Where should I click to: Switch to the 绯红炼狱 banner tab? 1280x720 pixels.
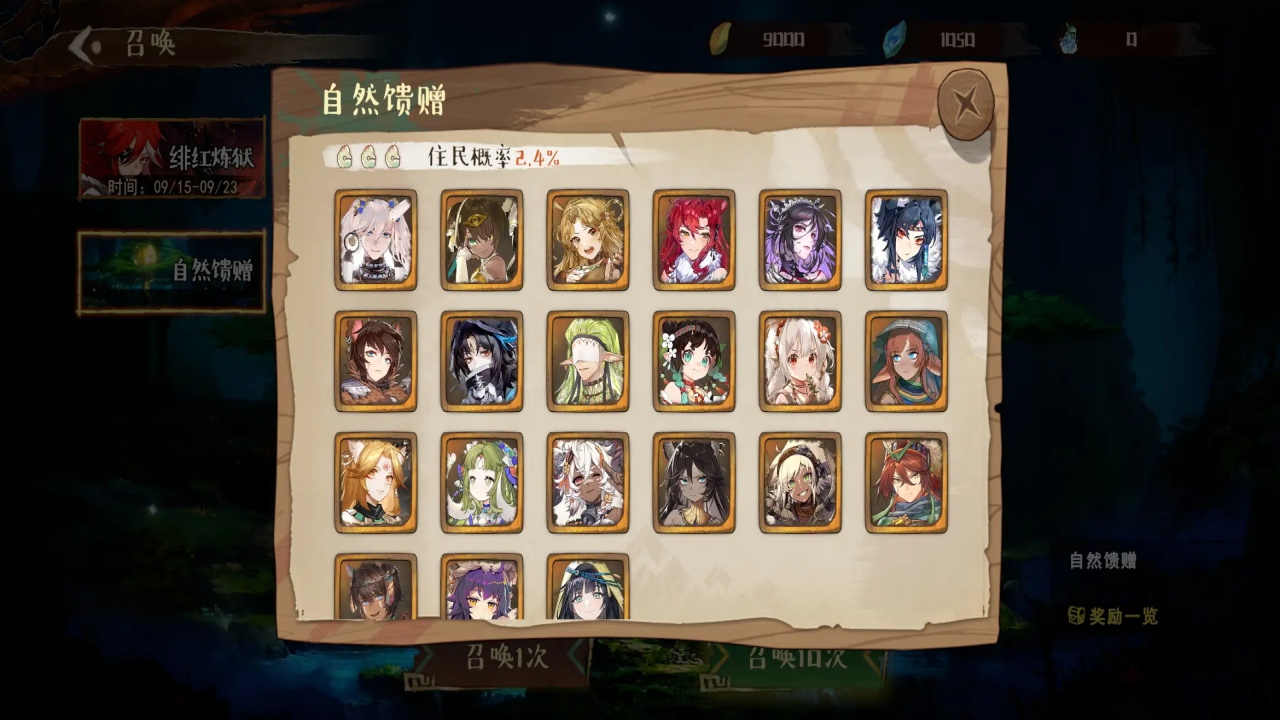click(172, 158)
